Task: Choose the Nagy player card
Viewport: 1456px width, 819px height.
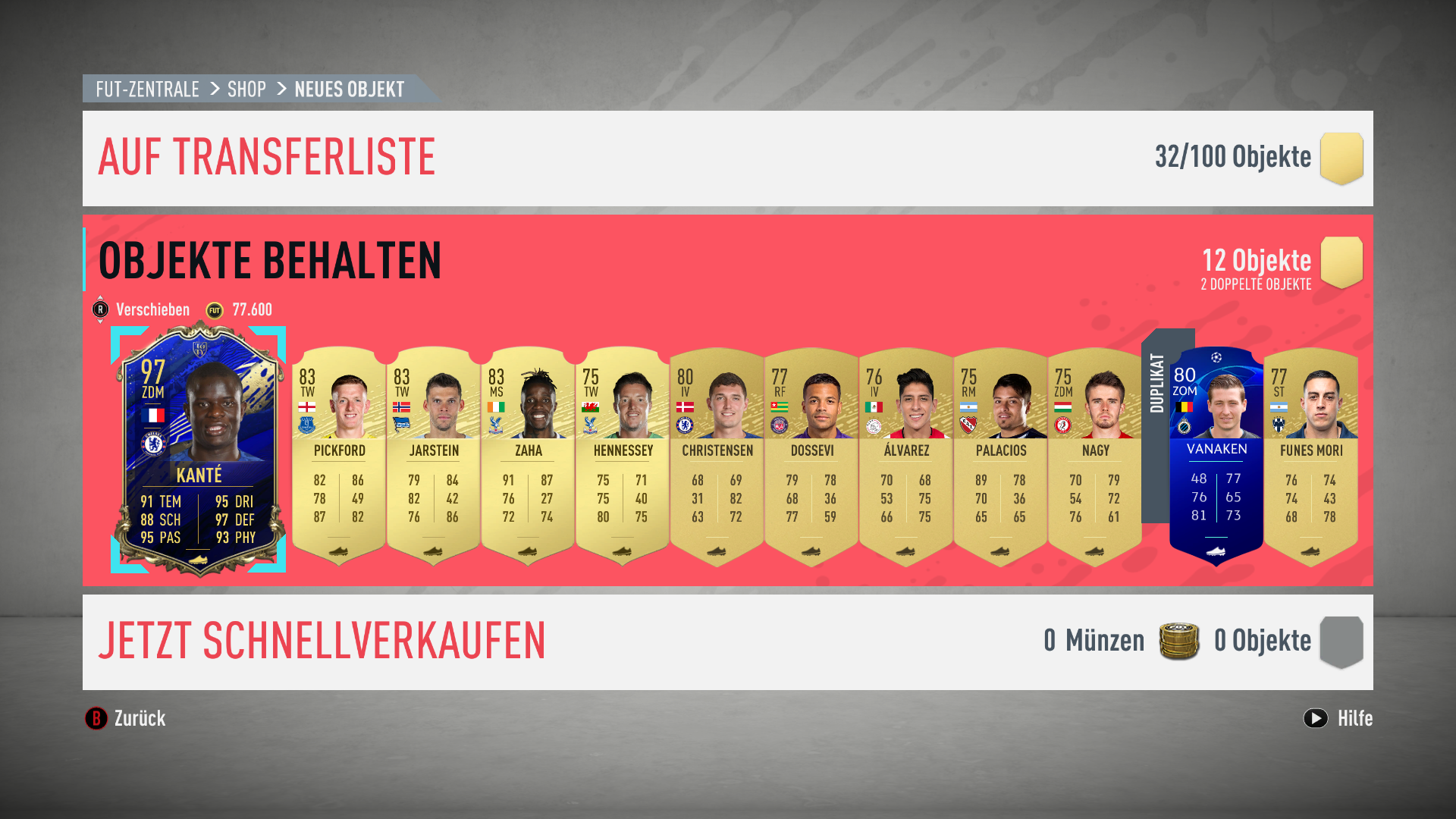Action: coord(1095,457)
